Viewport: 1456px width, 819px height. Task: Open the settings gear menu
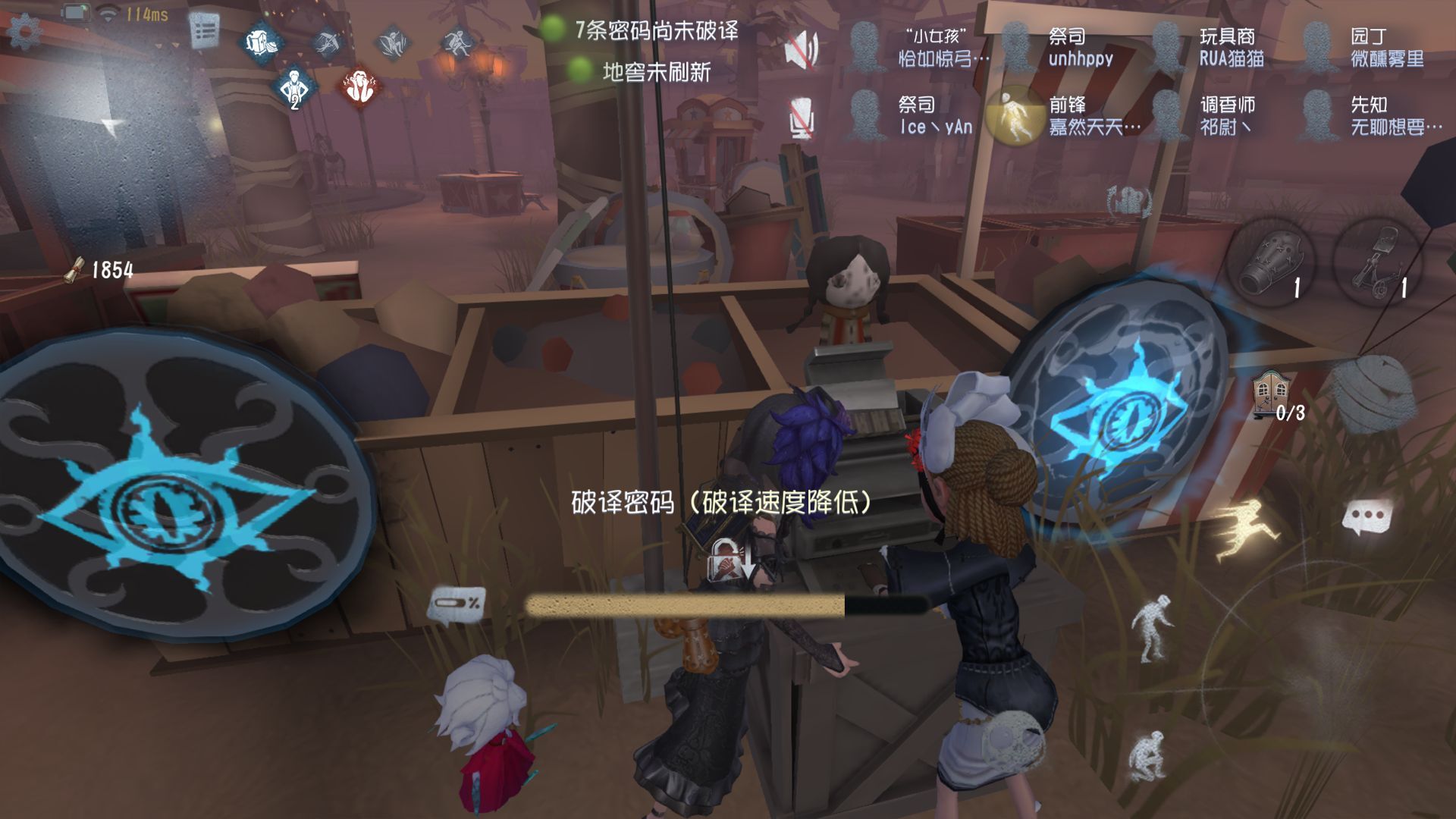tap(23, 32)
